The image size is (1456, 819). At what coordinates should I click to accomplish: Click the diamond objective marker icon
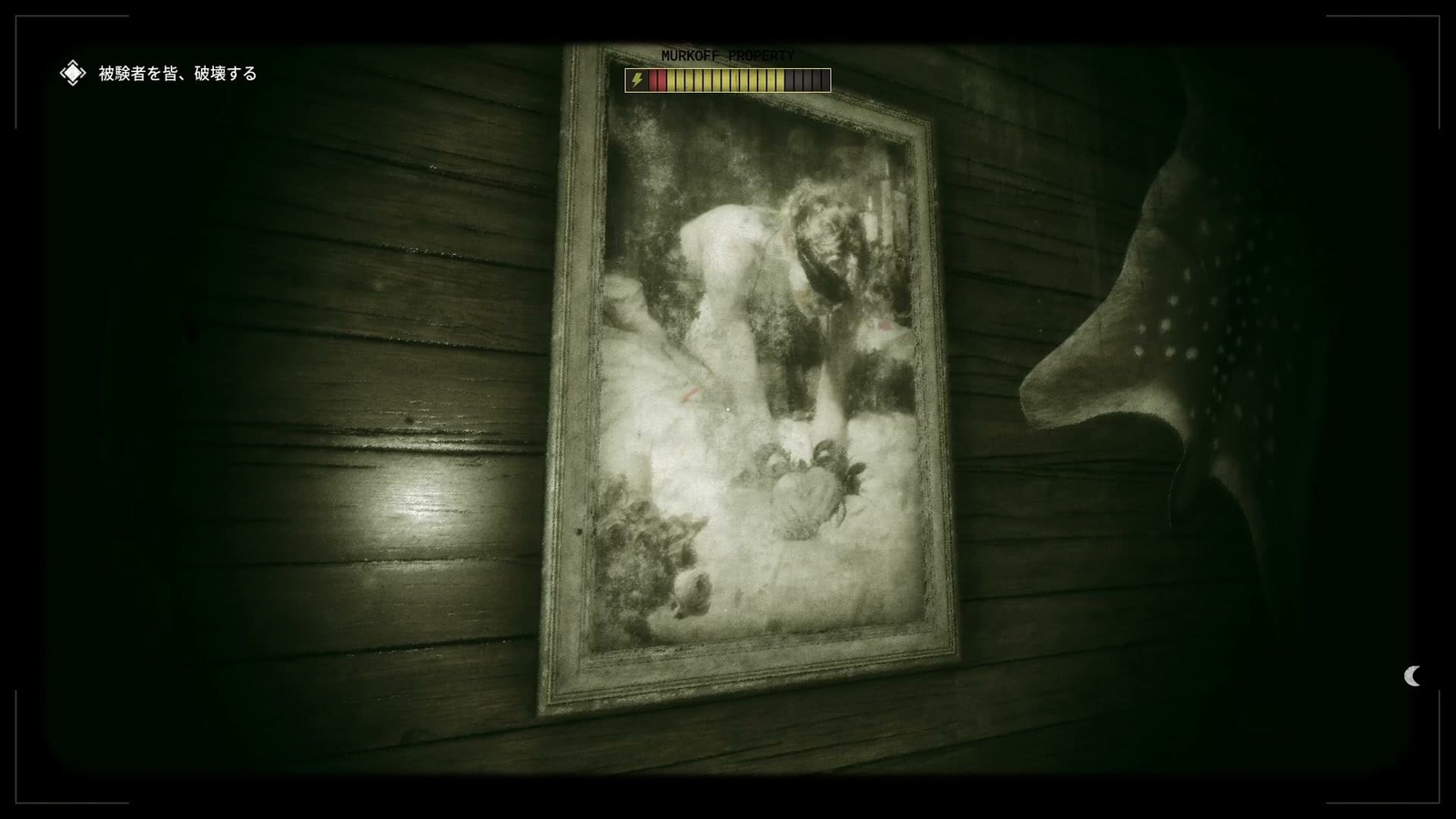(x=71, y=72)
